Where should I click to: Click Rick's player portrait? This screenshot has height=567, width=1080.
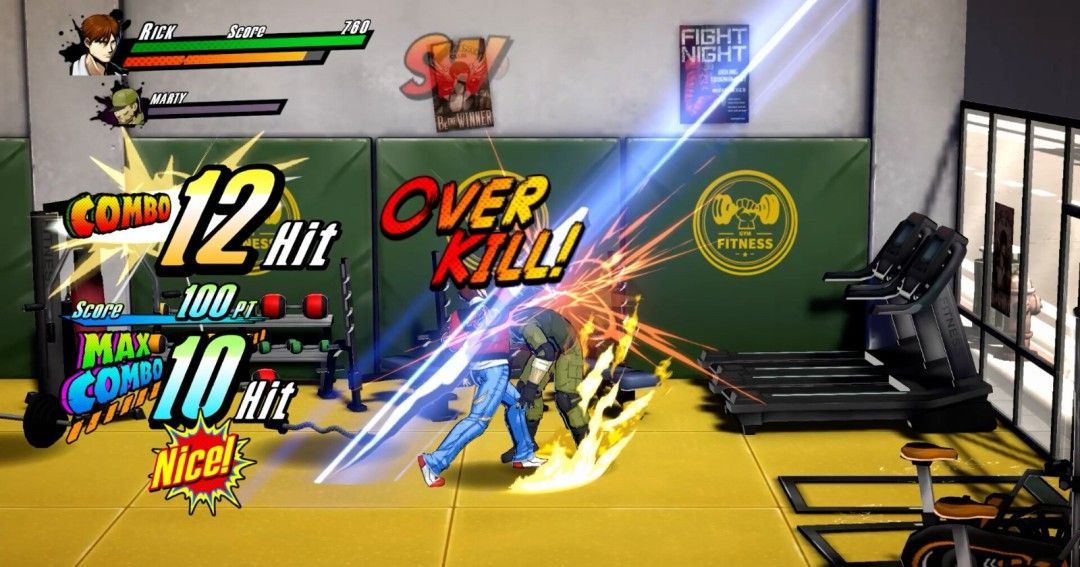97,43
